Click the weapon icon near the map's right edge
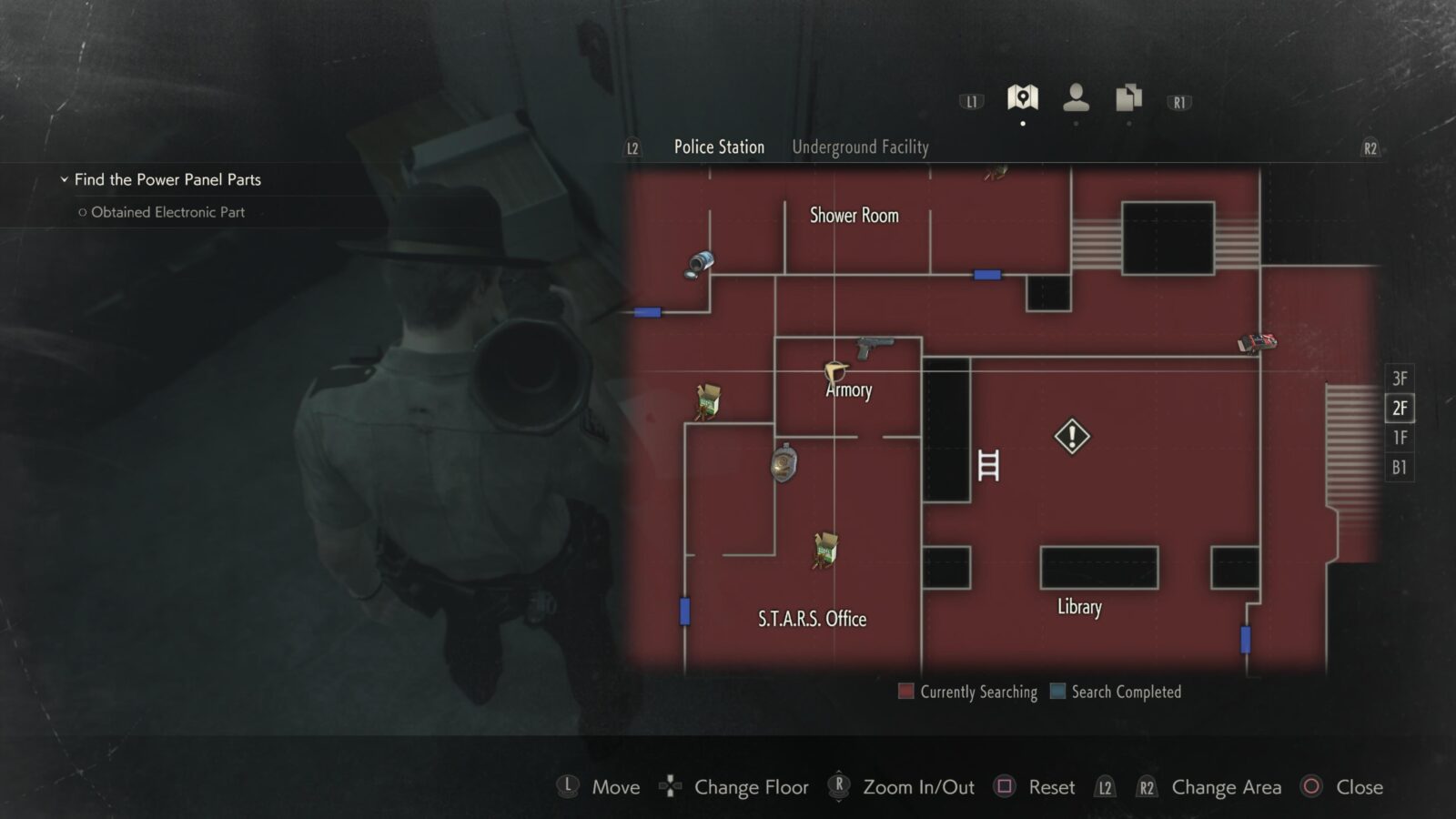The width and height of the screenshot is (1456, 819). (1256, 343)
